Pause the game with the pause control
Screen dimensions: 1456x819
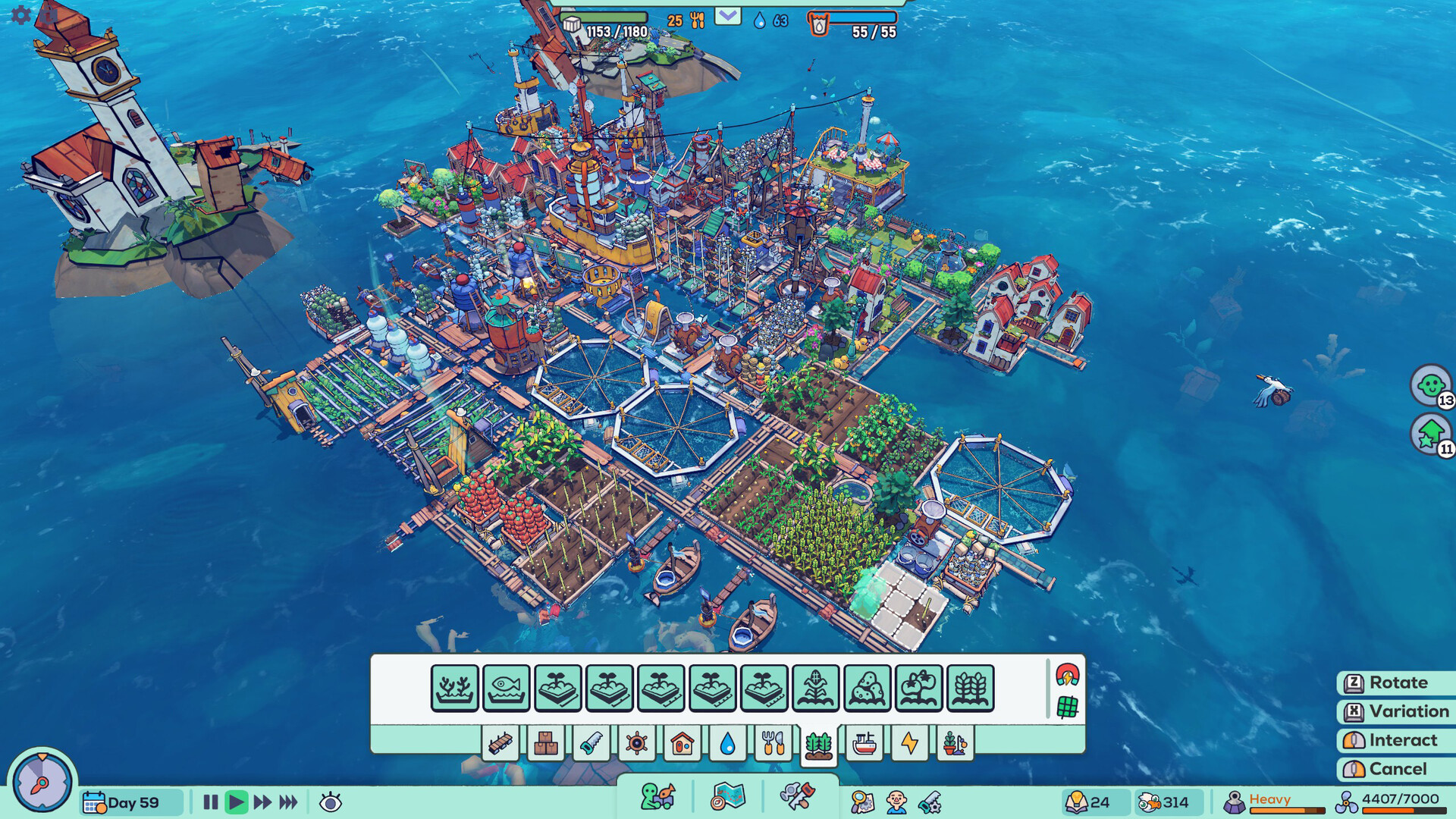tap(211, 800)
